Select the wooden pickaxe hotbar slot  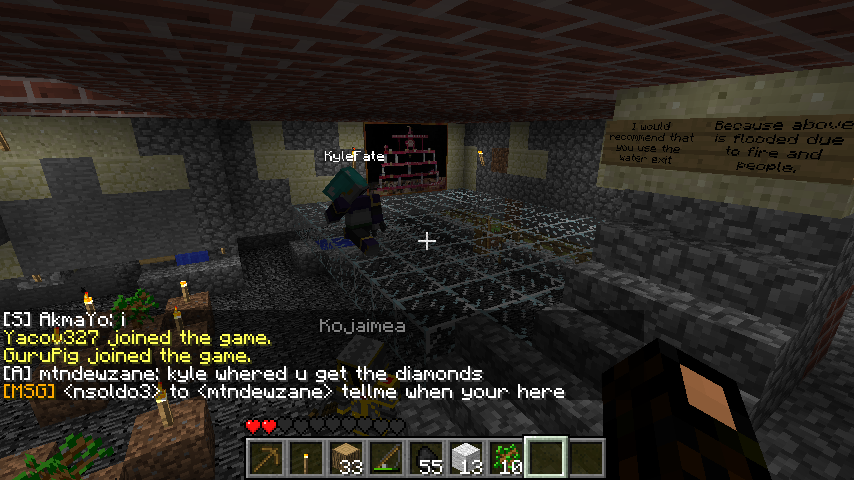point(266,458)
